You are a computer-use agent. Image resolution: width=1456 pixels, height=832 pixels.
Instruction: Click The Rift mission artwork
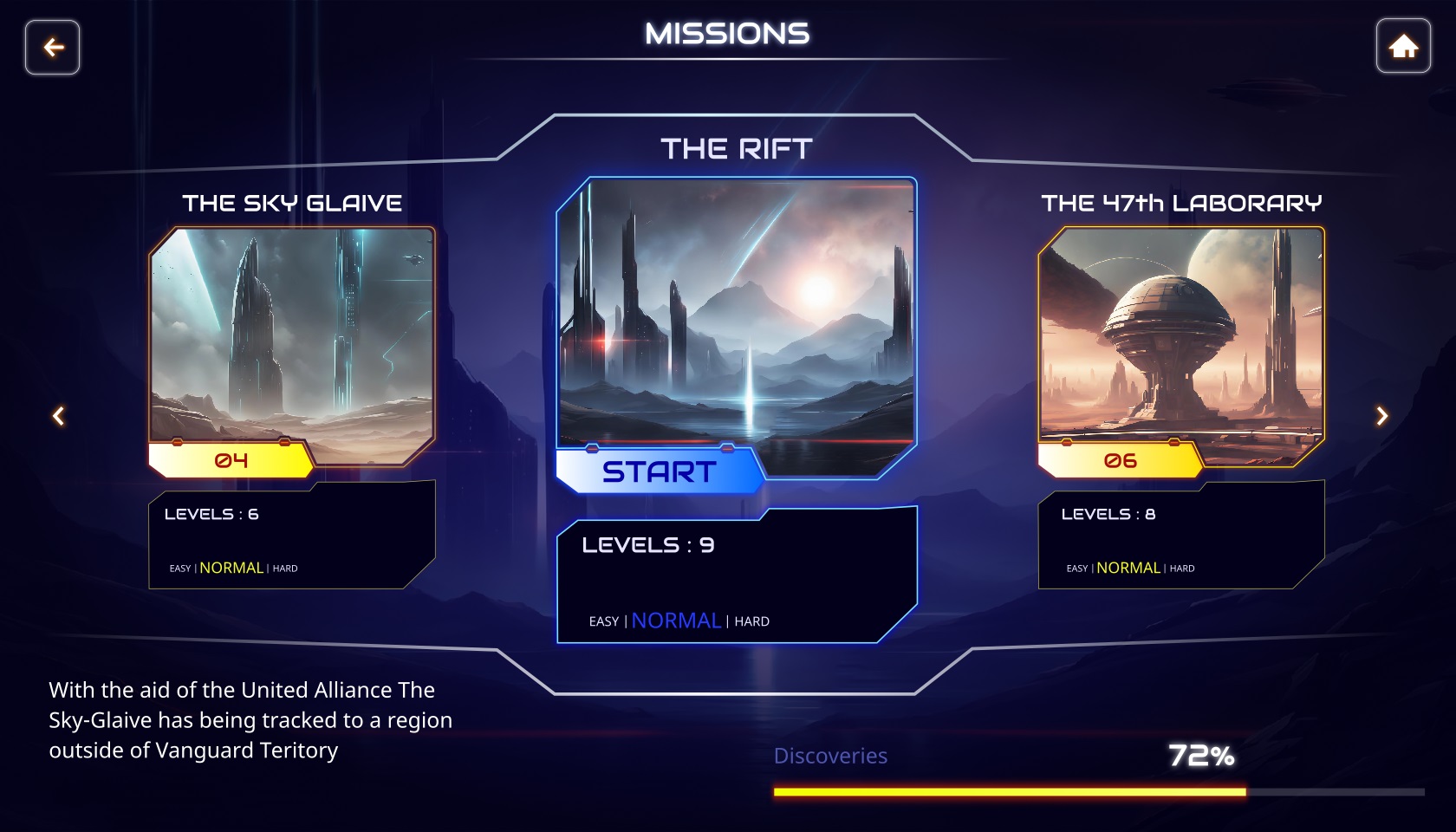click(x=737, y=312)
